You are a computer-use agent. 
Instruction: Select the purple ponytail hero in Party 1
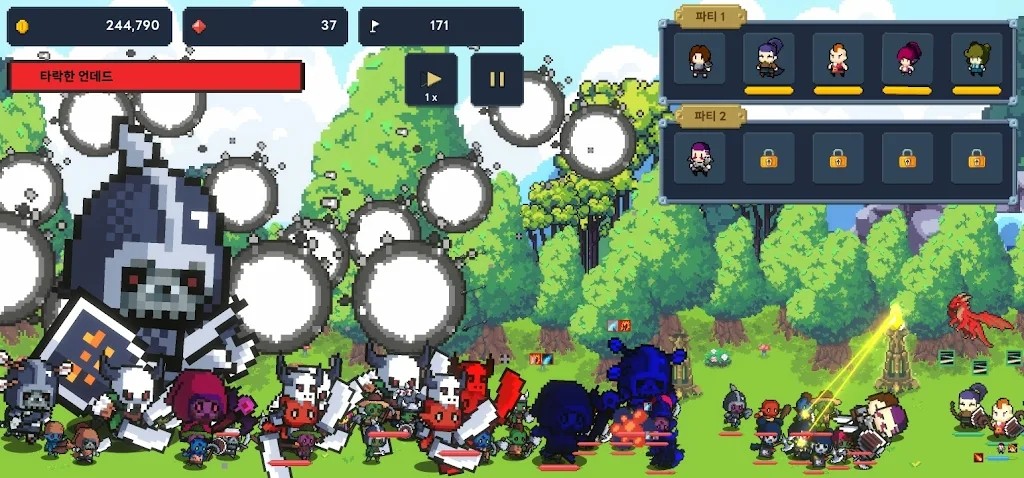pos(769,59)
